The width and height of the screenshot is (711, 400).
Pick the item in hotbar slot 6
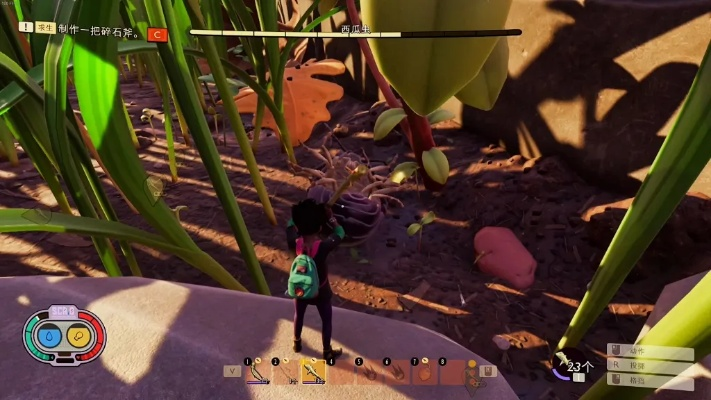click(x=397, y=372)
